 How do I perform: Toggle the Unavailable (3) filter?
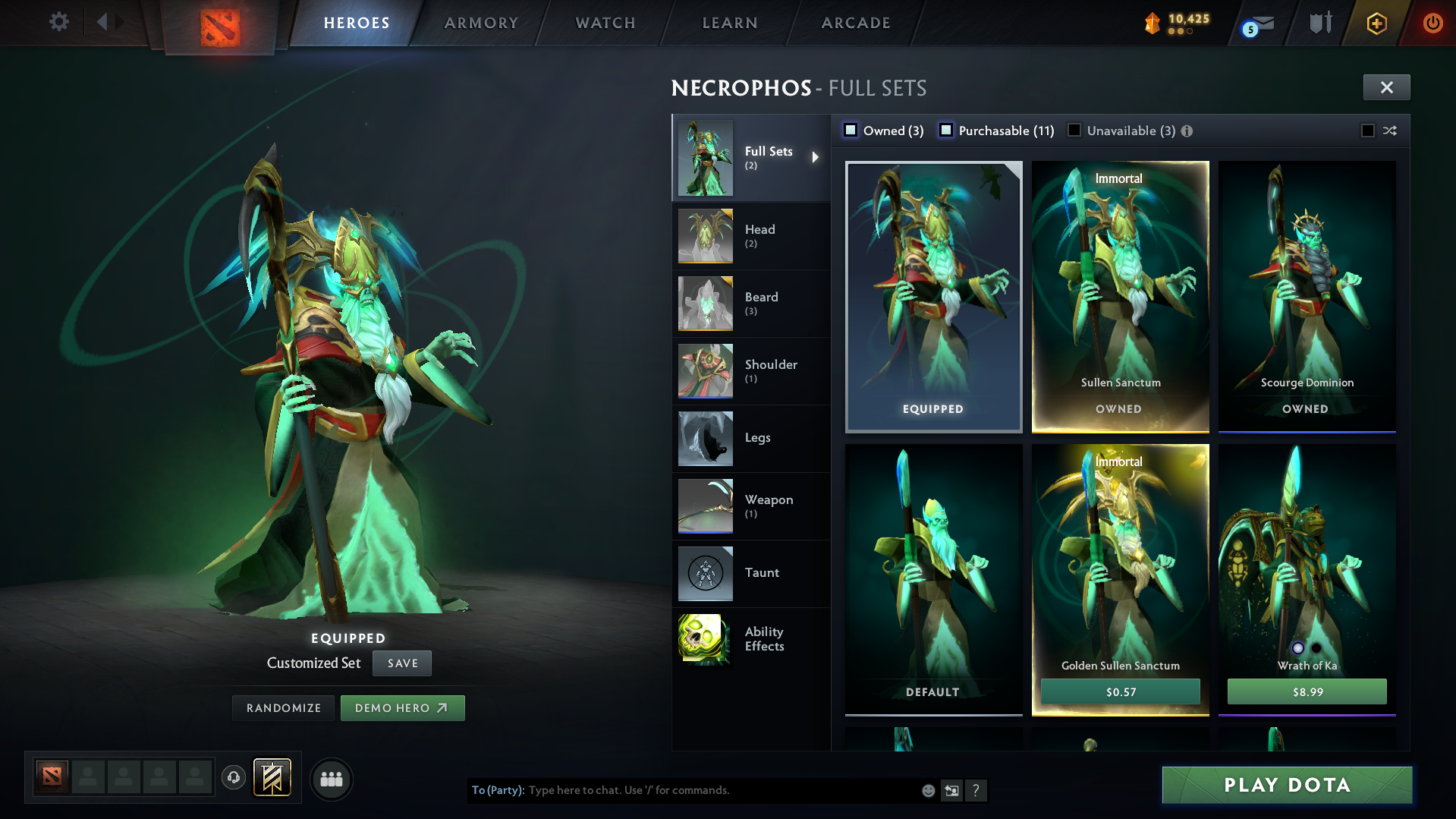(1074, 130)
